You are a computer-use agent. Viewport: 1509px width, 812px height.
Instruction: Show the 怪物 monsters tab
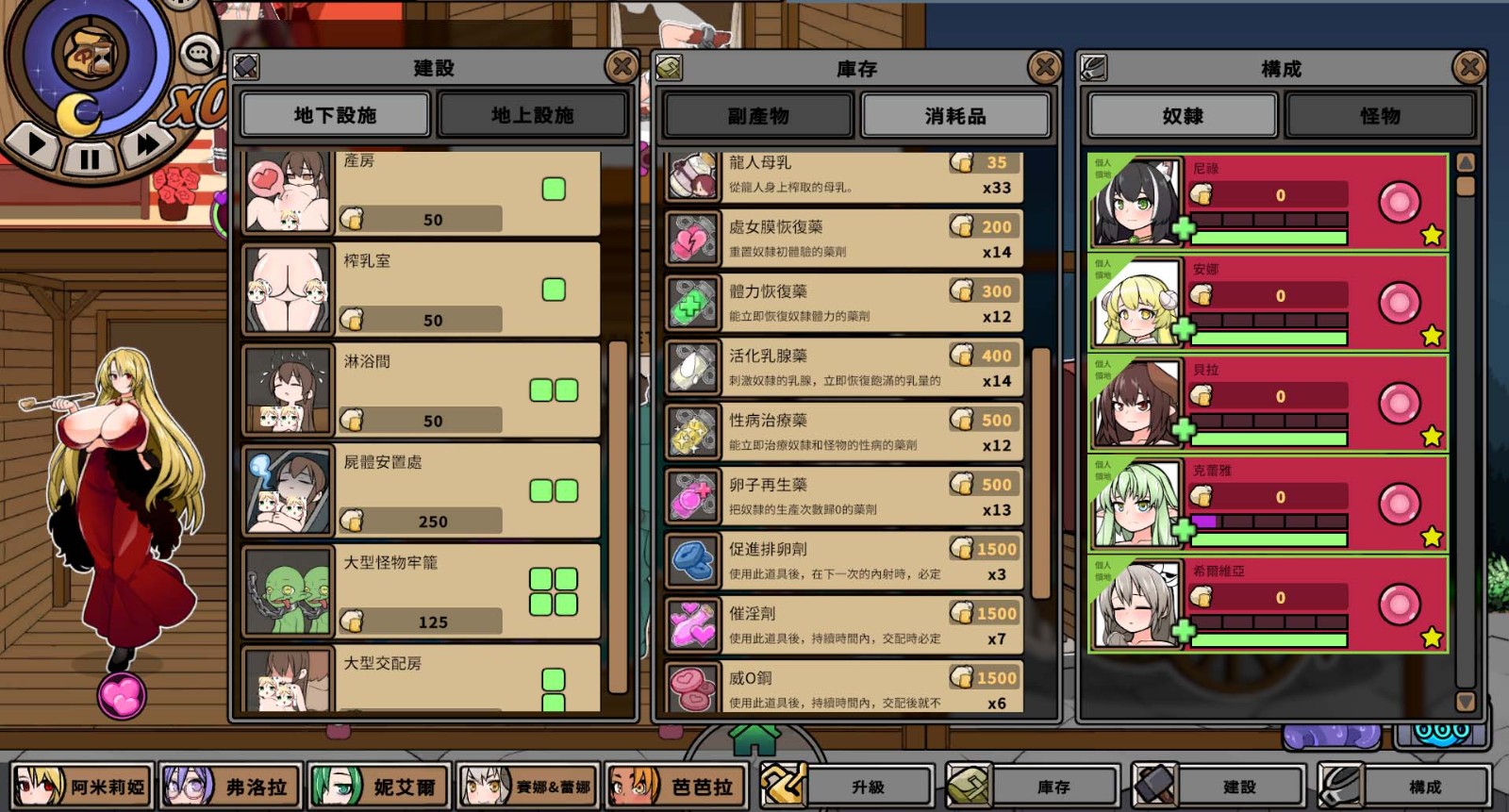point(1379,116)
